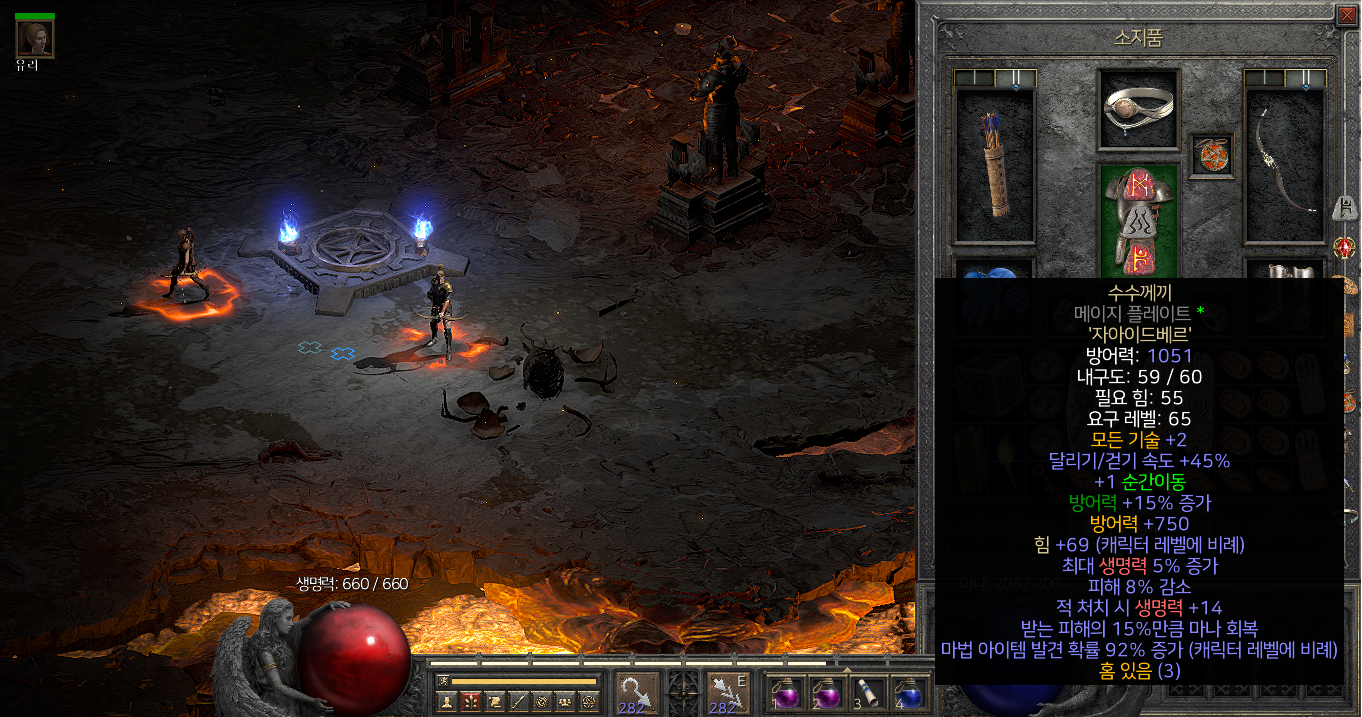
Task: Use the purple potion in belt slot 2
Action: [x=827, y=692]
